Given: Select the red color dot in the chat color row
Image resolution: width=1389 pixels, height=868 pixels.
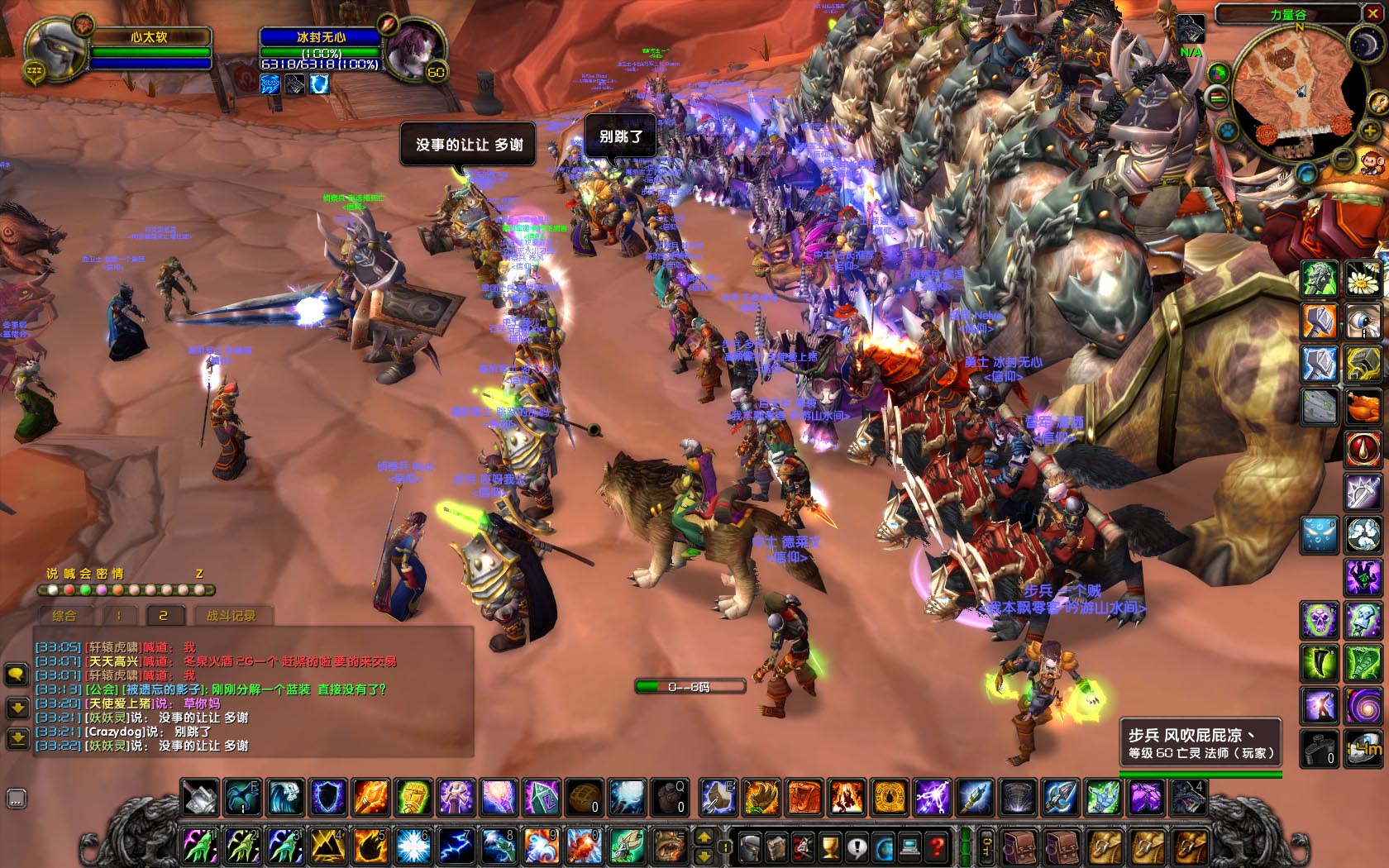Looking at the screenshot, I should coord(69,590).
